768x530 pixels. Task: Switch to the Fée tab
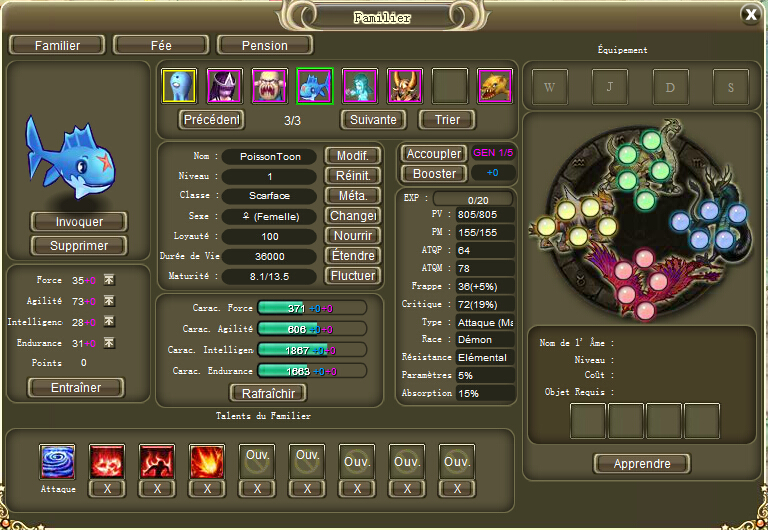[x=160, y=45]
